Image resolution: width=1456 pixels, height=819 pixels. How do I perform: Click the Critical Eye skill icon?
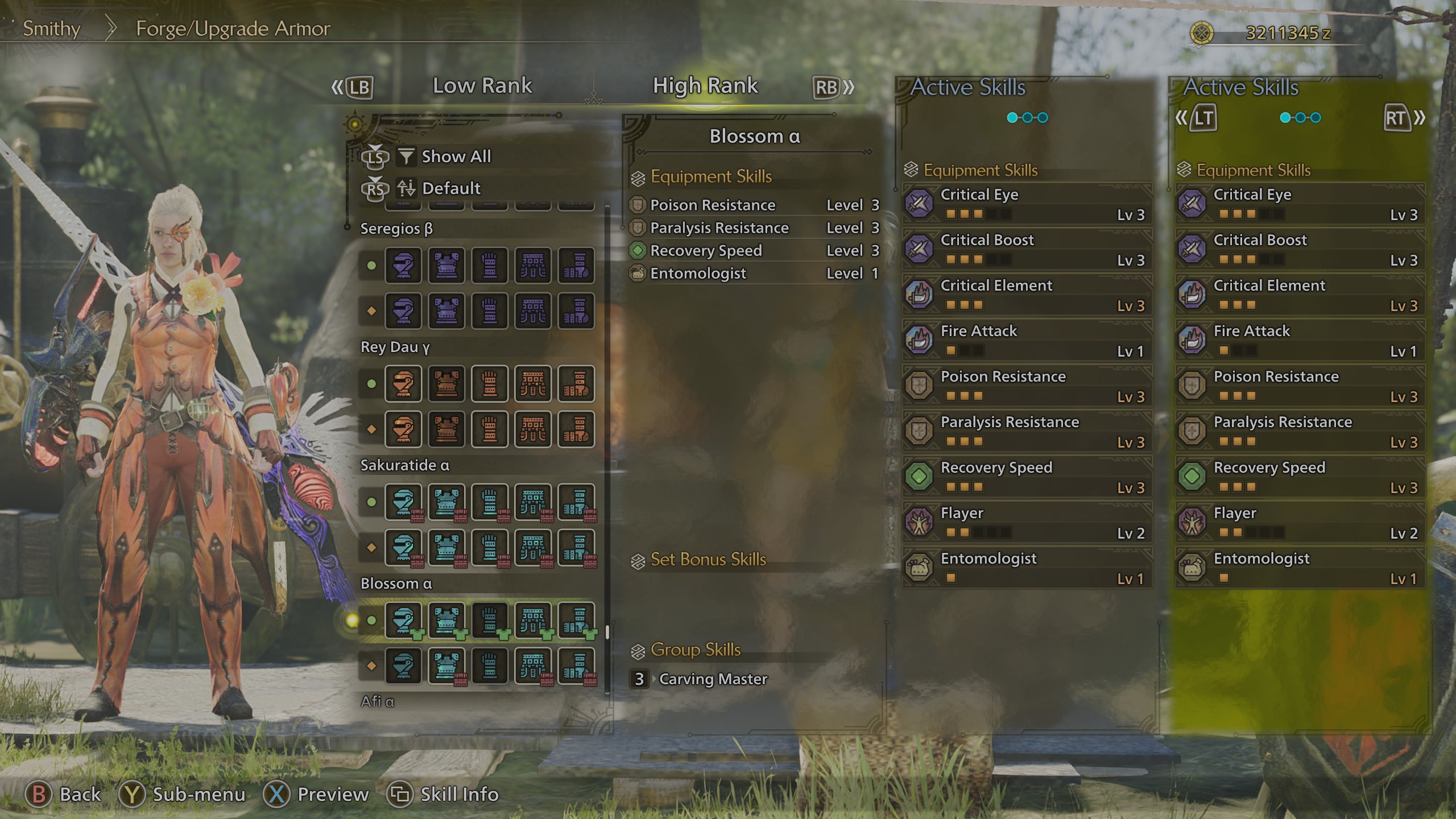[920, 204]
